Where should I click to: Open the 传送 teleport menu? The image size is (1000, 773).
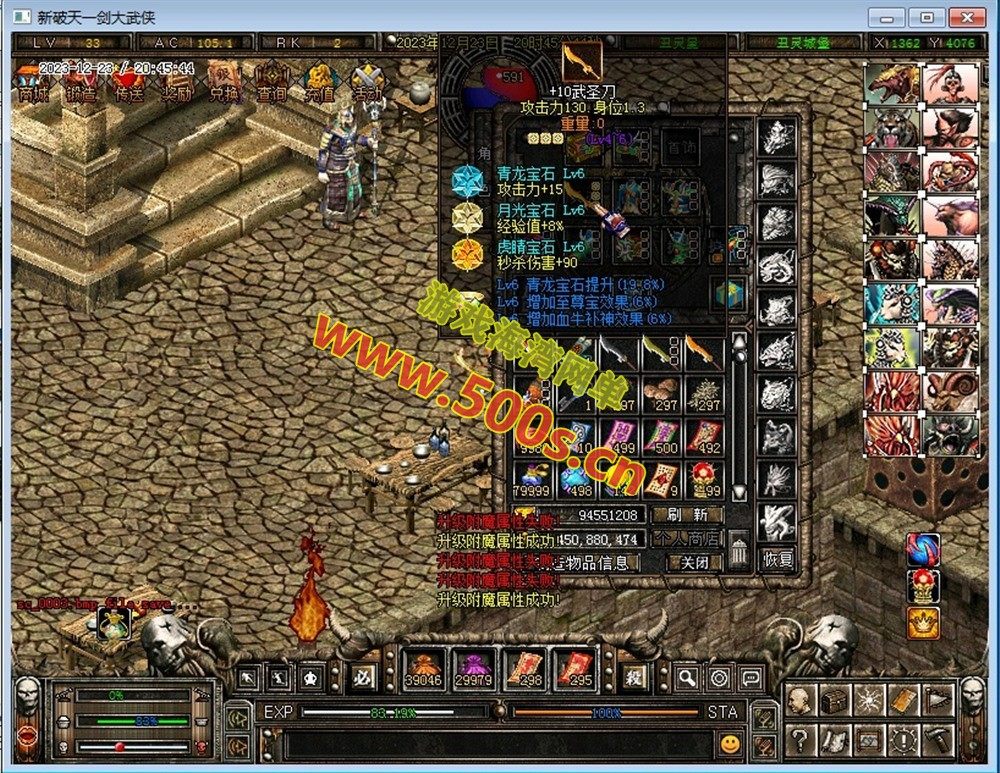[x=129, y=82]
